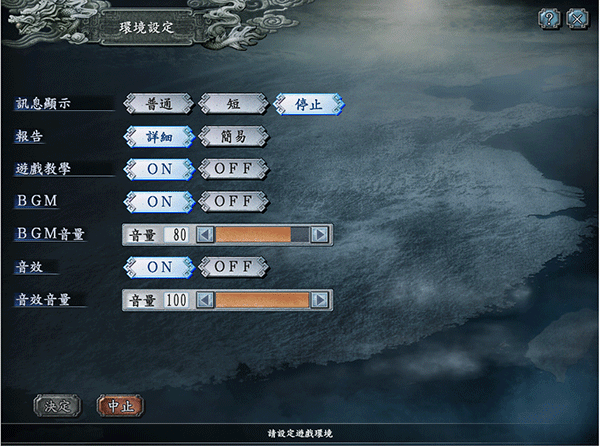Turn game tutorial OFF
Image resolution: width=600 pixels, height=446 pixels.
tap(233, 168)
